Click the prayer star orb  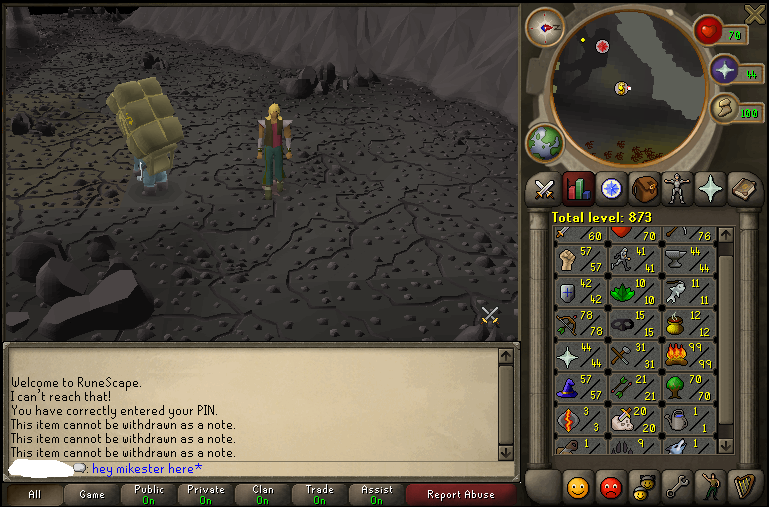(x=724, y=69)
